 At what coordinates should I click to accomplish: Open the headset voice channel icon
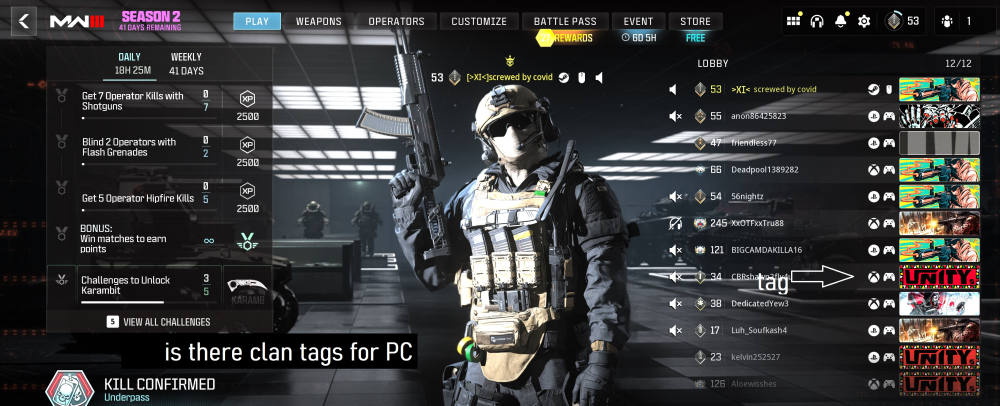[817, 21]
